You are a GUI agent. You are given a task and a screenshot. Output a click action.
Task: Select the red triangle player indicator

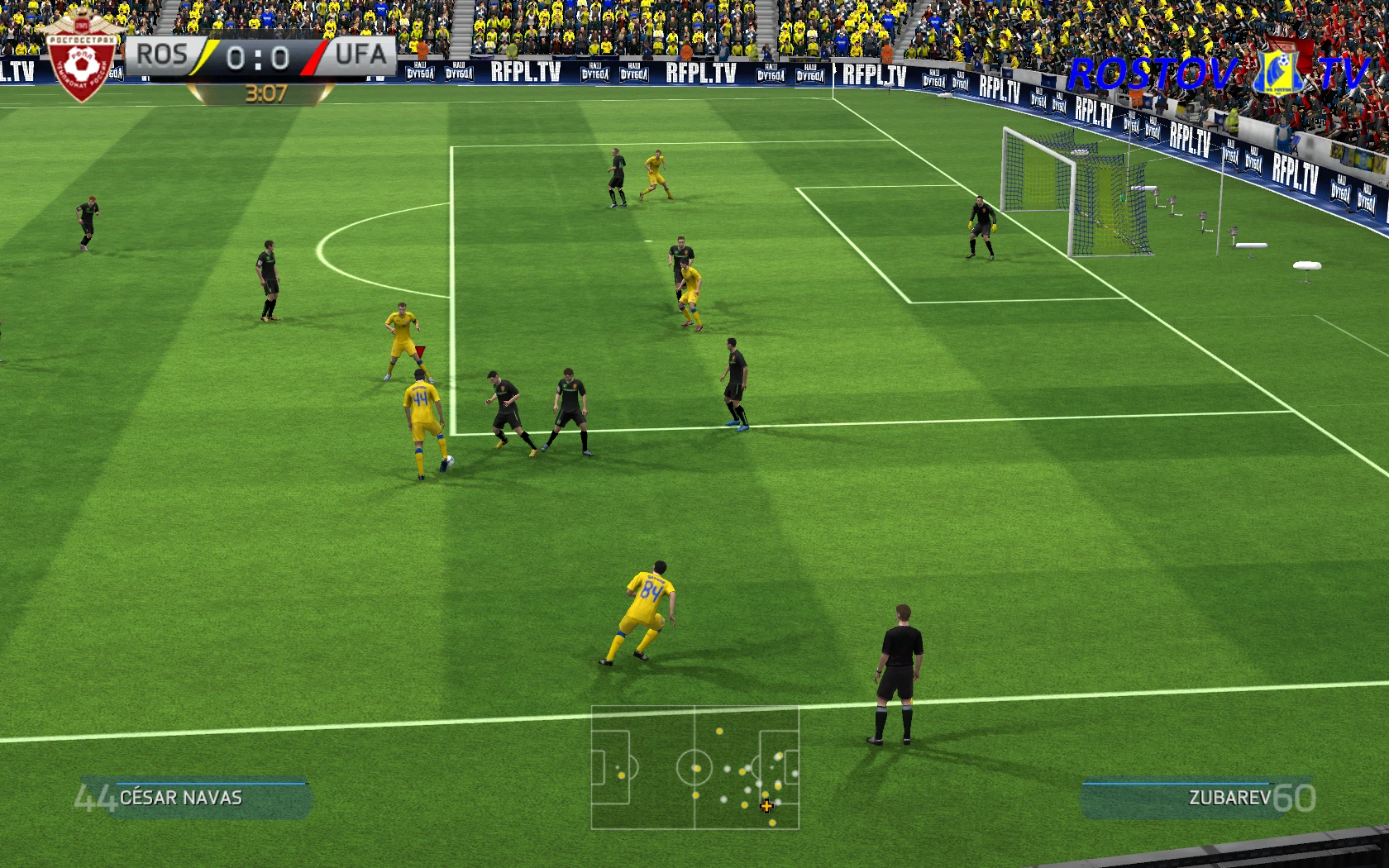pyautogui.click(x=420, y=351)
